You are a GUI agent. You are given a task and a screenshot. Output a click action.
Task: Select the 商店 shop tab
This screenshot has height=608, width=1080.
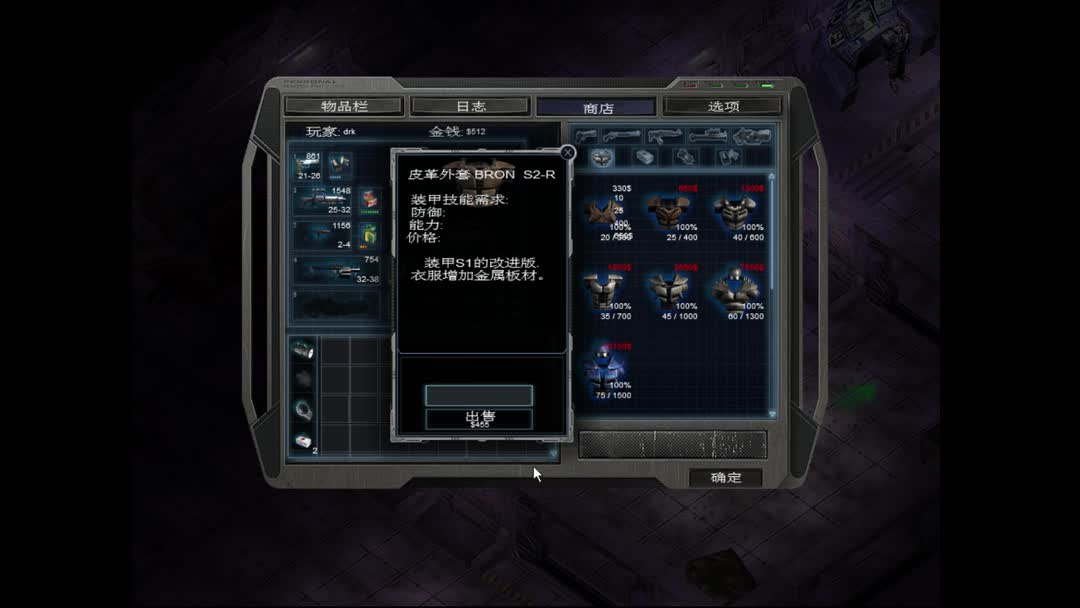click(x=597, y=108)
